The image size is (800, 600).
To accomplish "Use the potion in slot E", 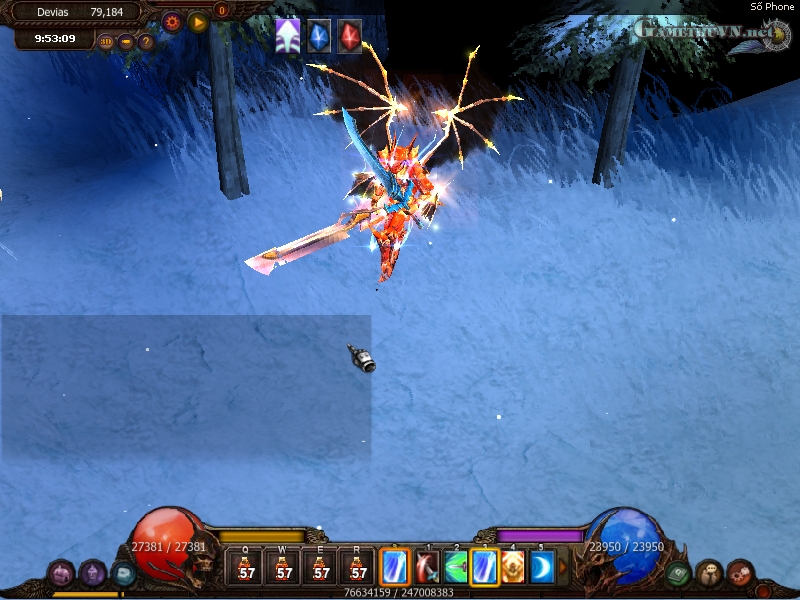I will tap(321, 567).
